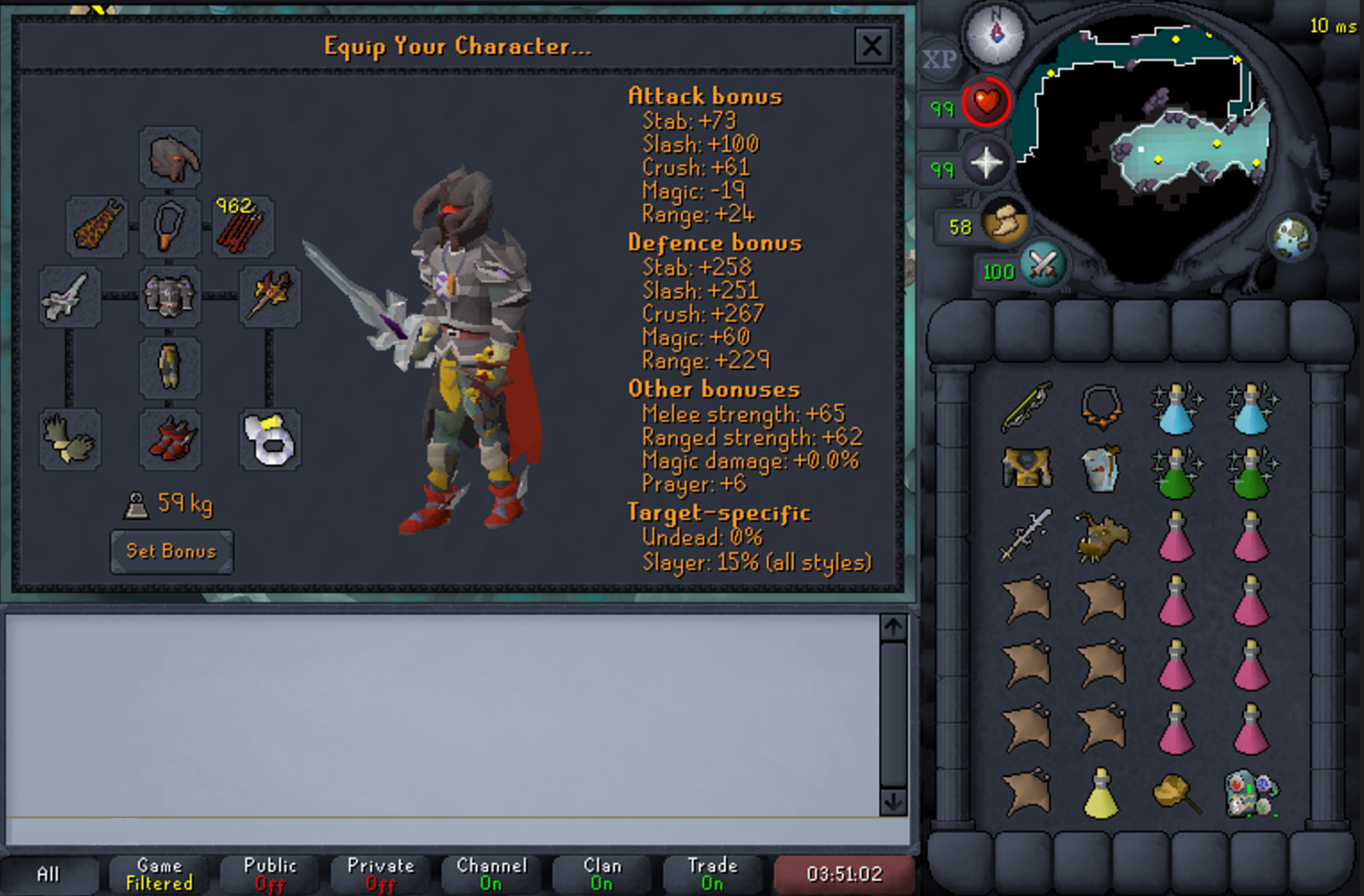This screenshot has width=1364, height=896.
Task: Select the fire cape equipment slot
Action: coord(96,227)
